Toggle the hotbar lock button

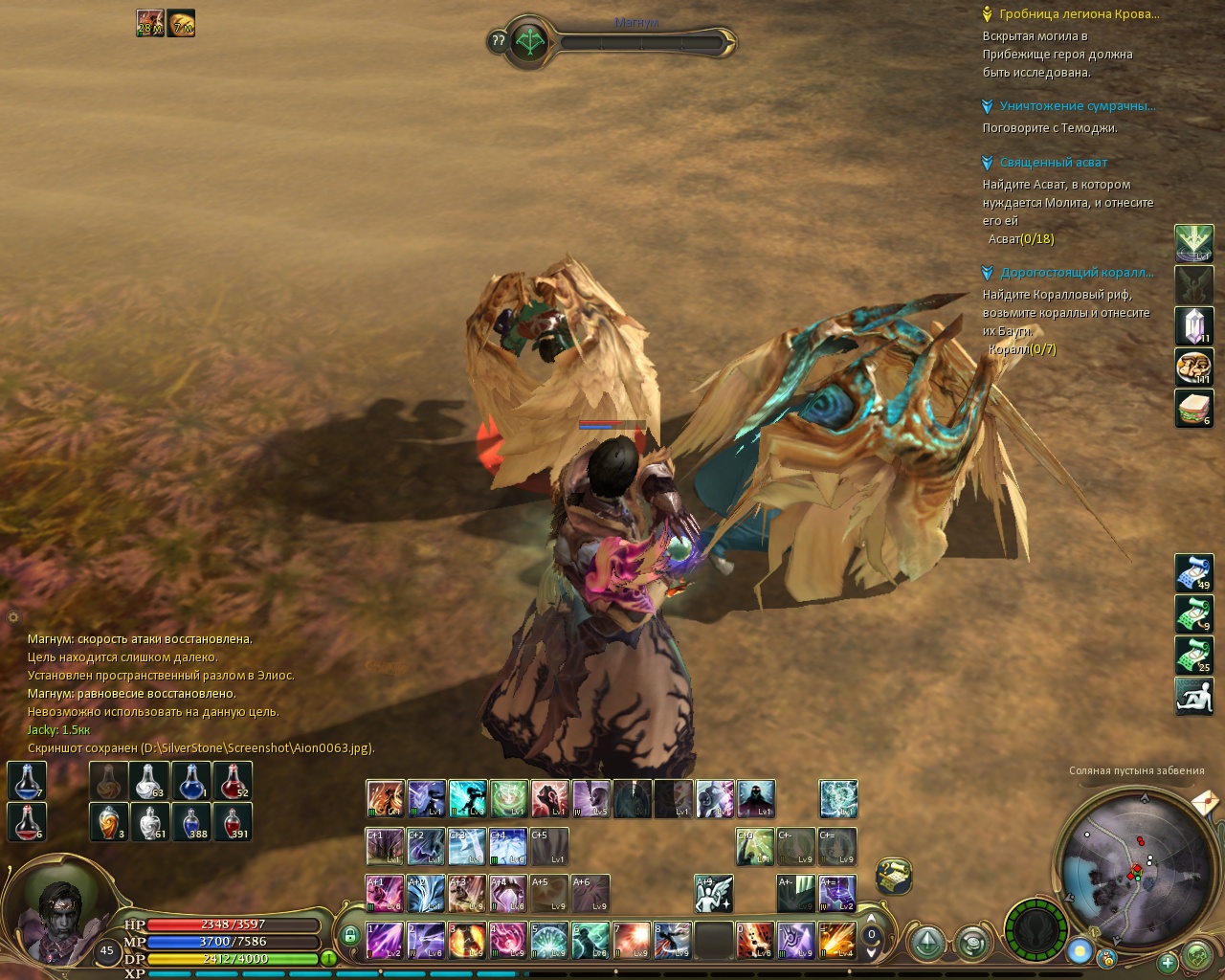click(x=349, y=935)
